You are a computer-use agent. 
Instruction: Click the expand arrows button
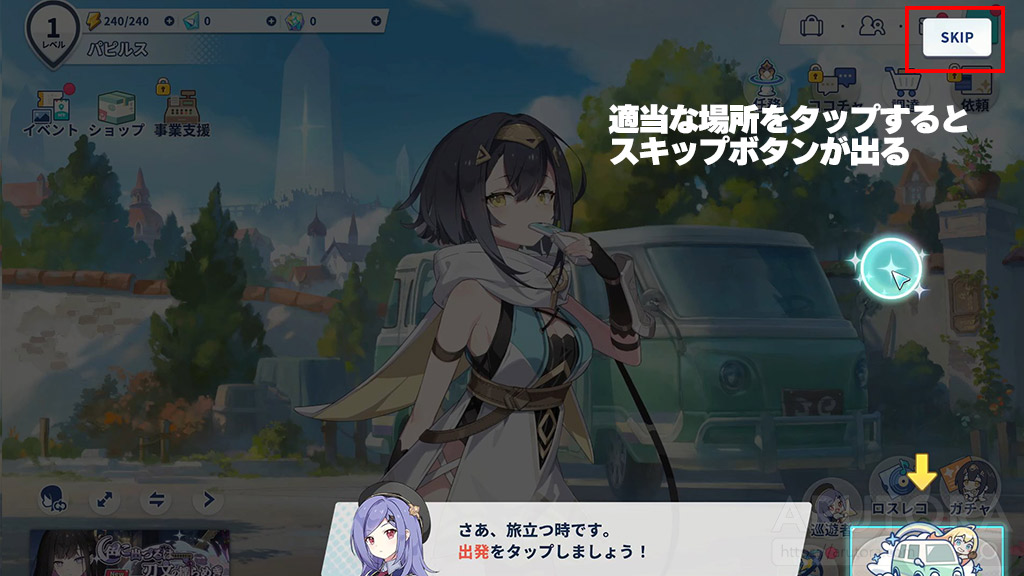pos(104,499)
